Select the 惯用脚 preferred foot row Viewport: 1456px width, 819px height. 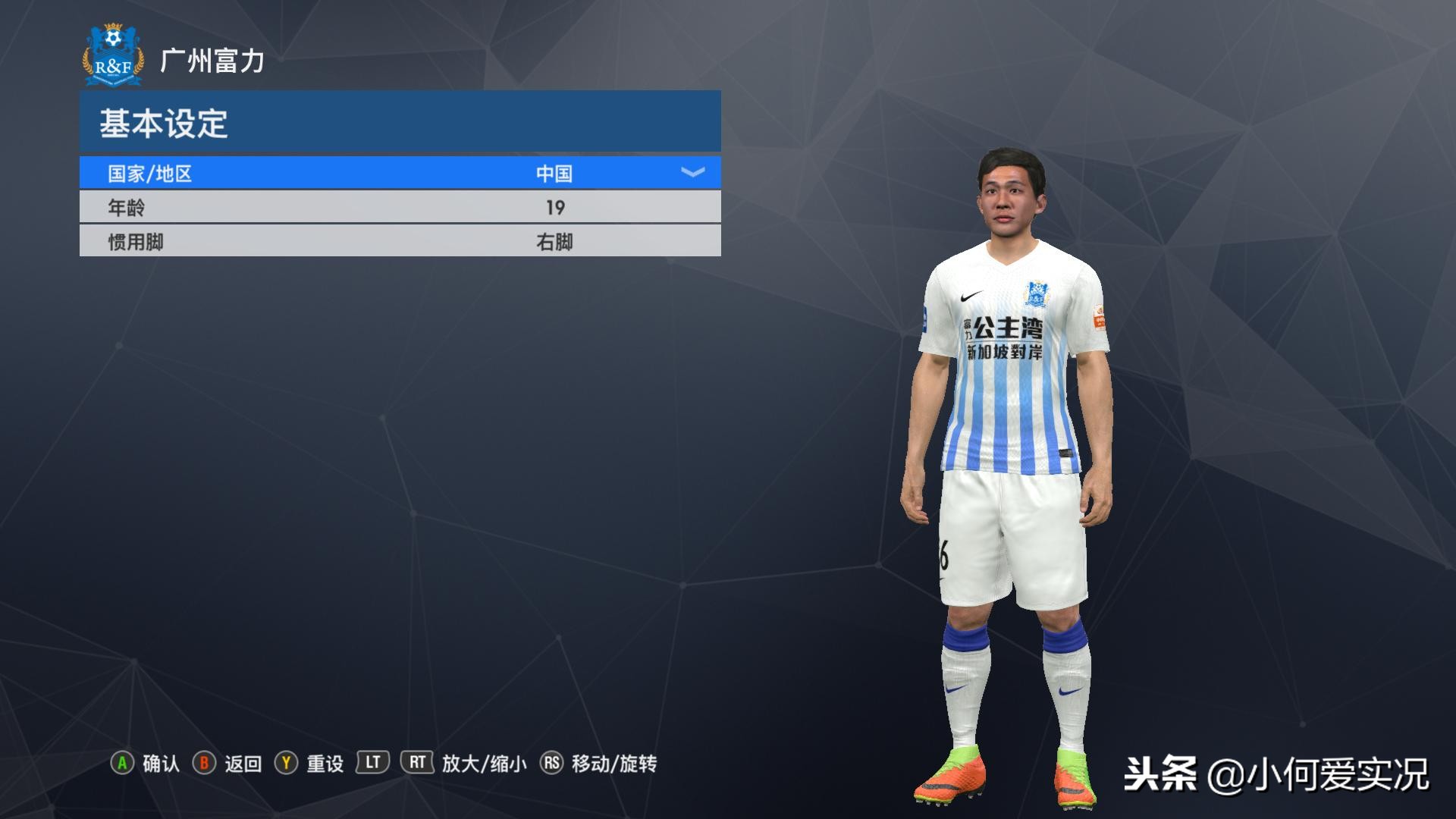[x=400, y=242]
